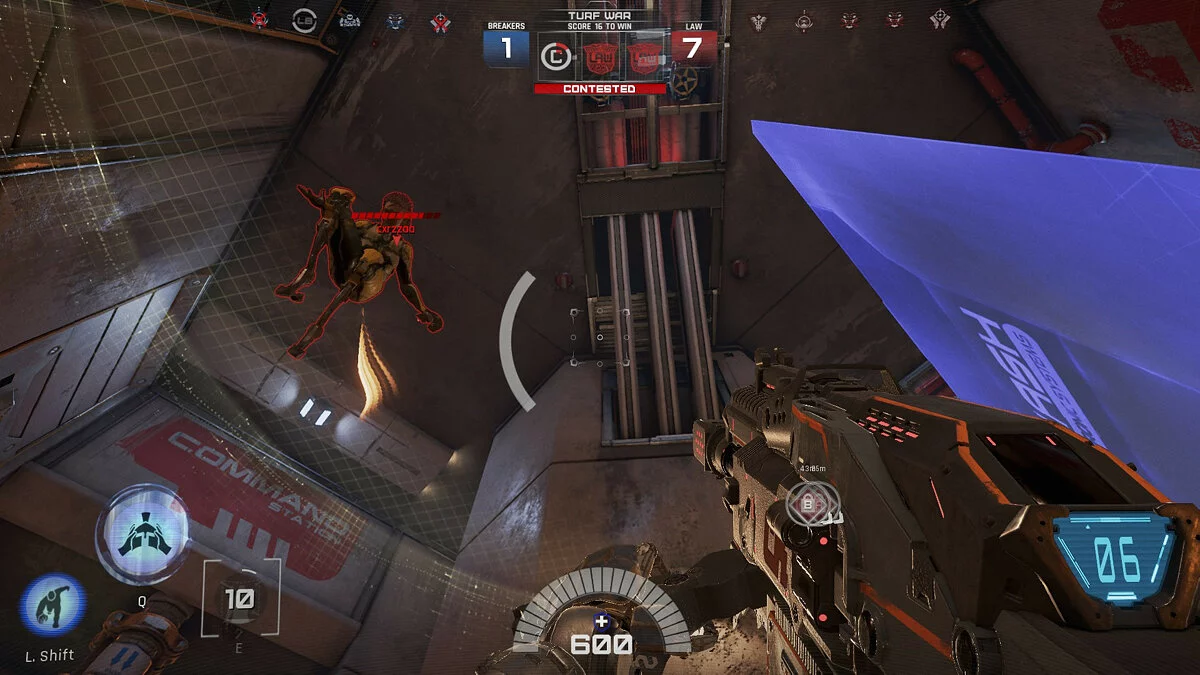1200x675 pixels.
Task: Activate the helmet-and-hands ultimate ability icon
Action: (x=142, y=534)
